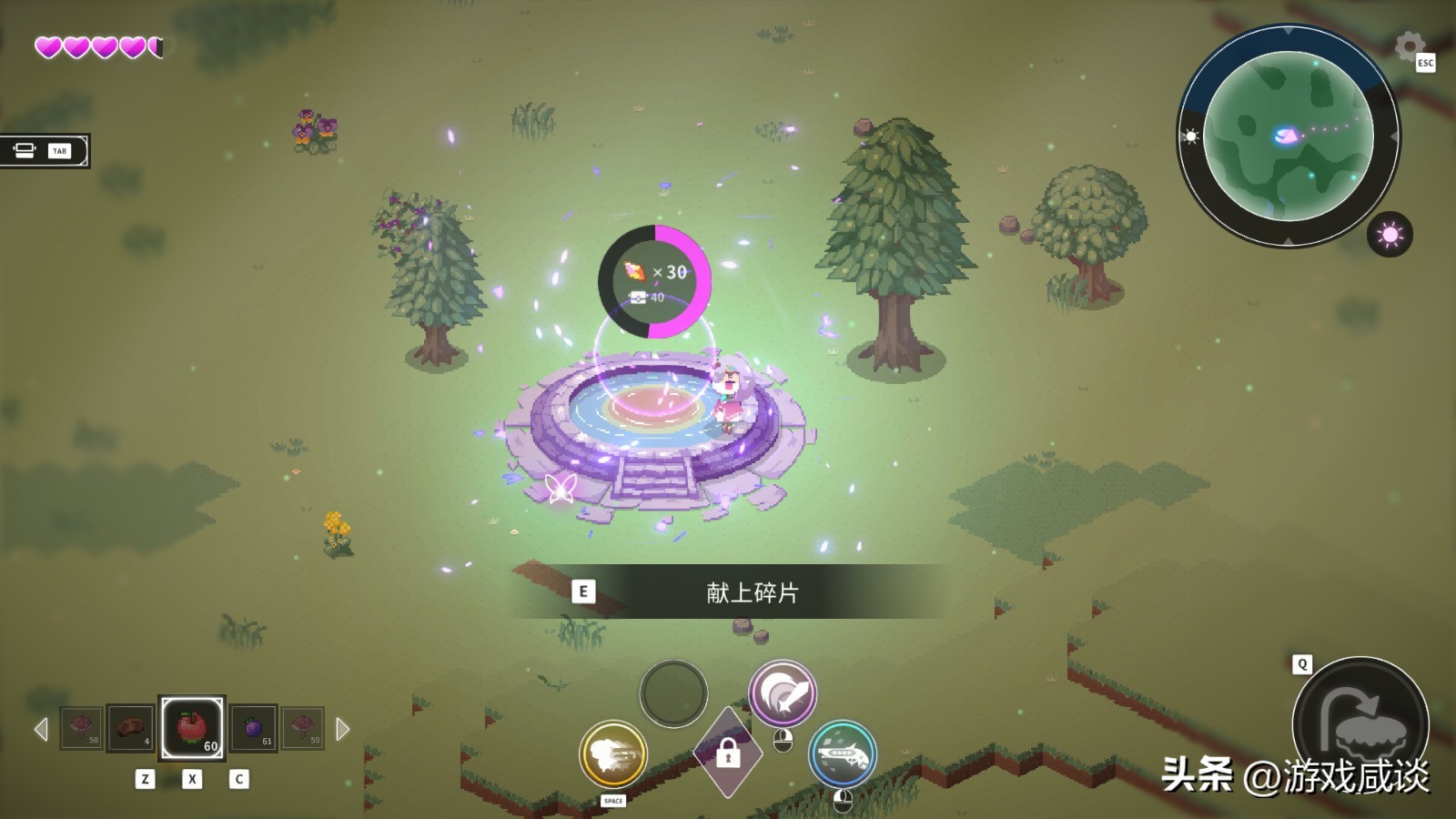This screenshot has height=819, width=1456.
Task: Click the locked diamond ability slot
Action: pyautogui.click(x=727, y=753)
